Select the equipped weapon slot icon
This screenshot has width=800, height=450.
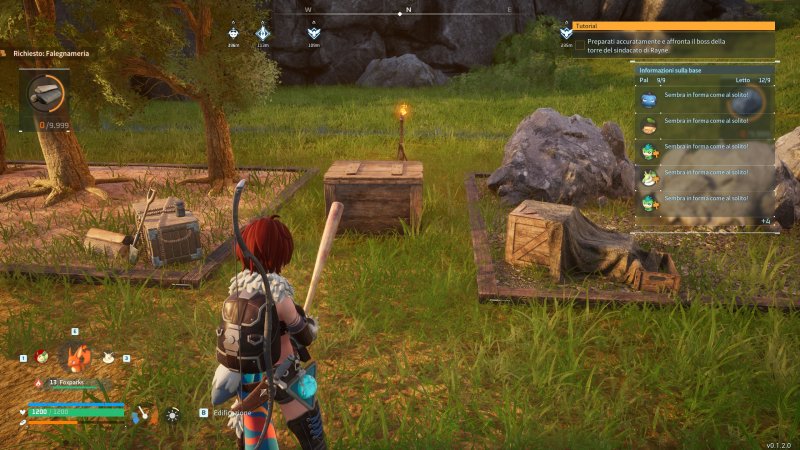pos(145,412)
